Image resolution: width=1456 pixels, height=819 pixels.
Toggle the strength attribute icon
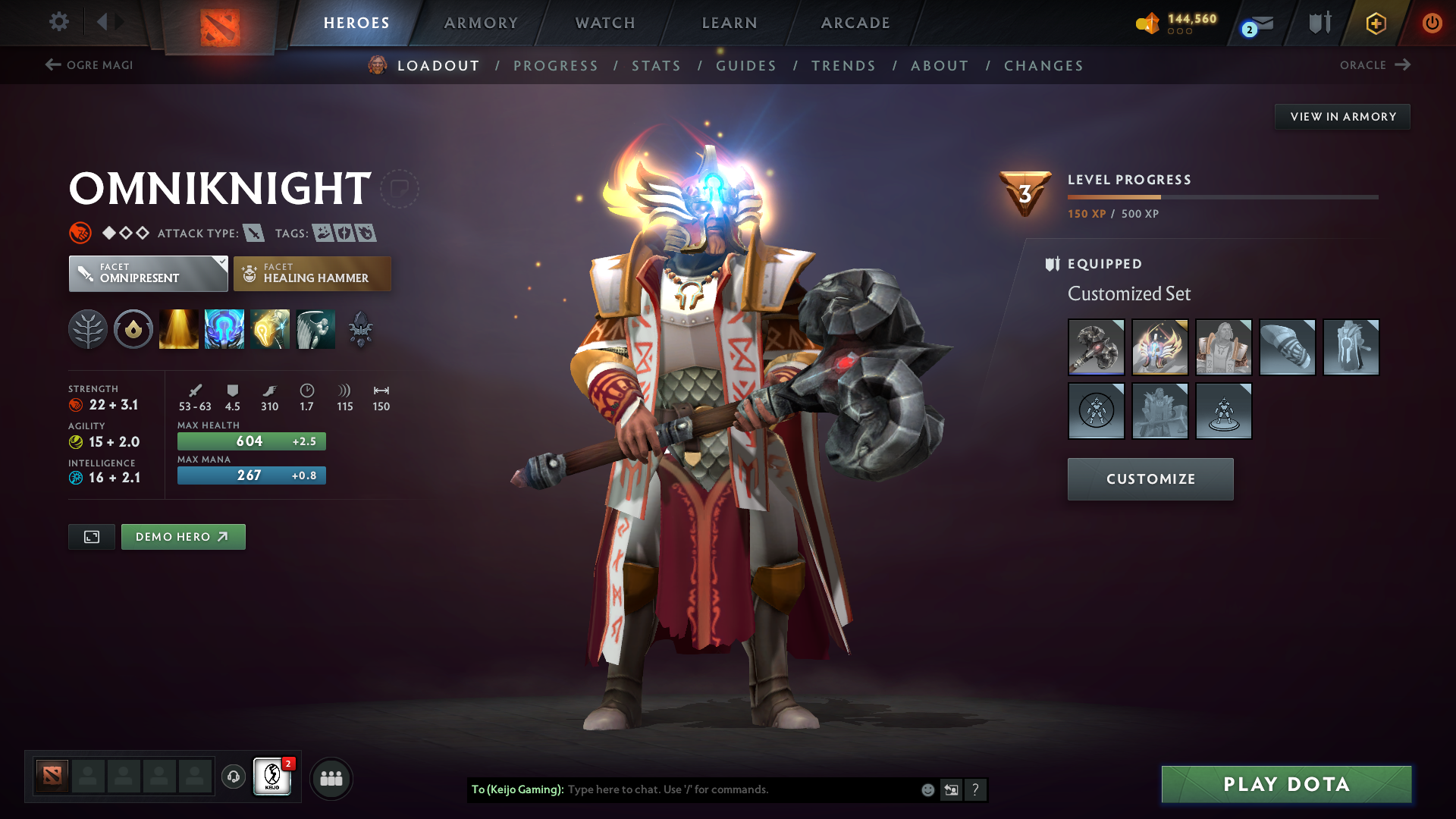coord(76,404)
